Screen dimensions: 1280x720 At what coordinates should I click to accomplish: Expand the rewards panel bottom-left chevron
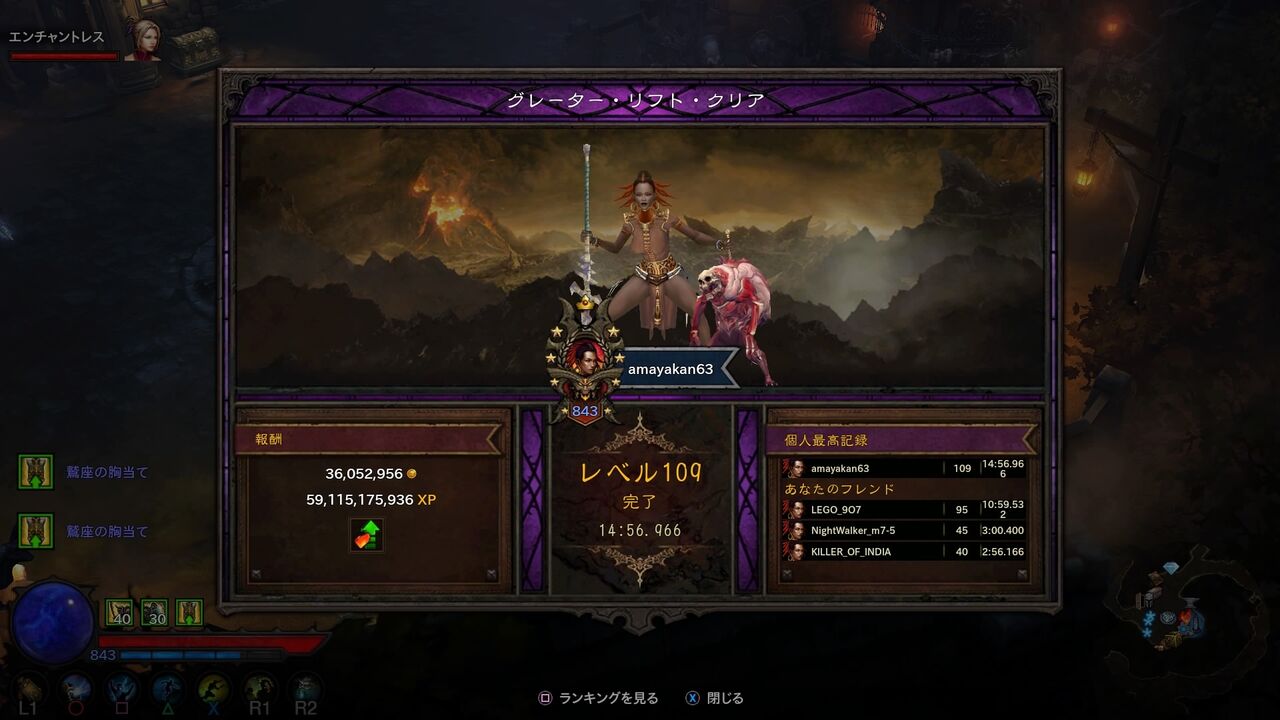257,573
